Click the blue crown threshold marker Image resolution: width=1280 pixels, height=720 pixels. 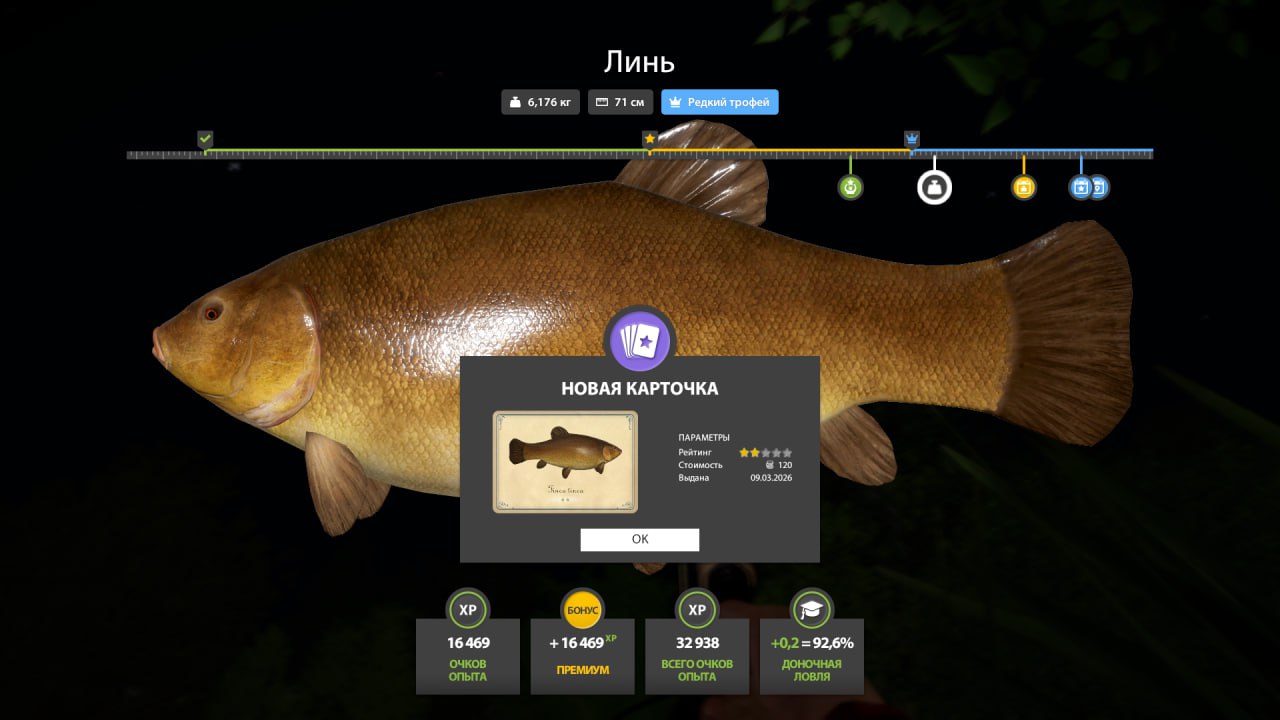912,138
